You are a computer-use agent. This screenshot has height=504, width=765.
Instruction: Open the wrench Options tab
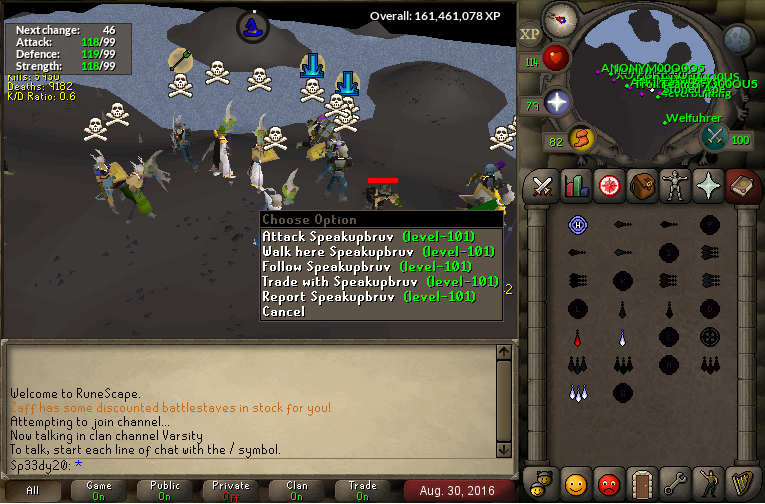tap(674, 484)
